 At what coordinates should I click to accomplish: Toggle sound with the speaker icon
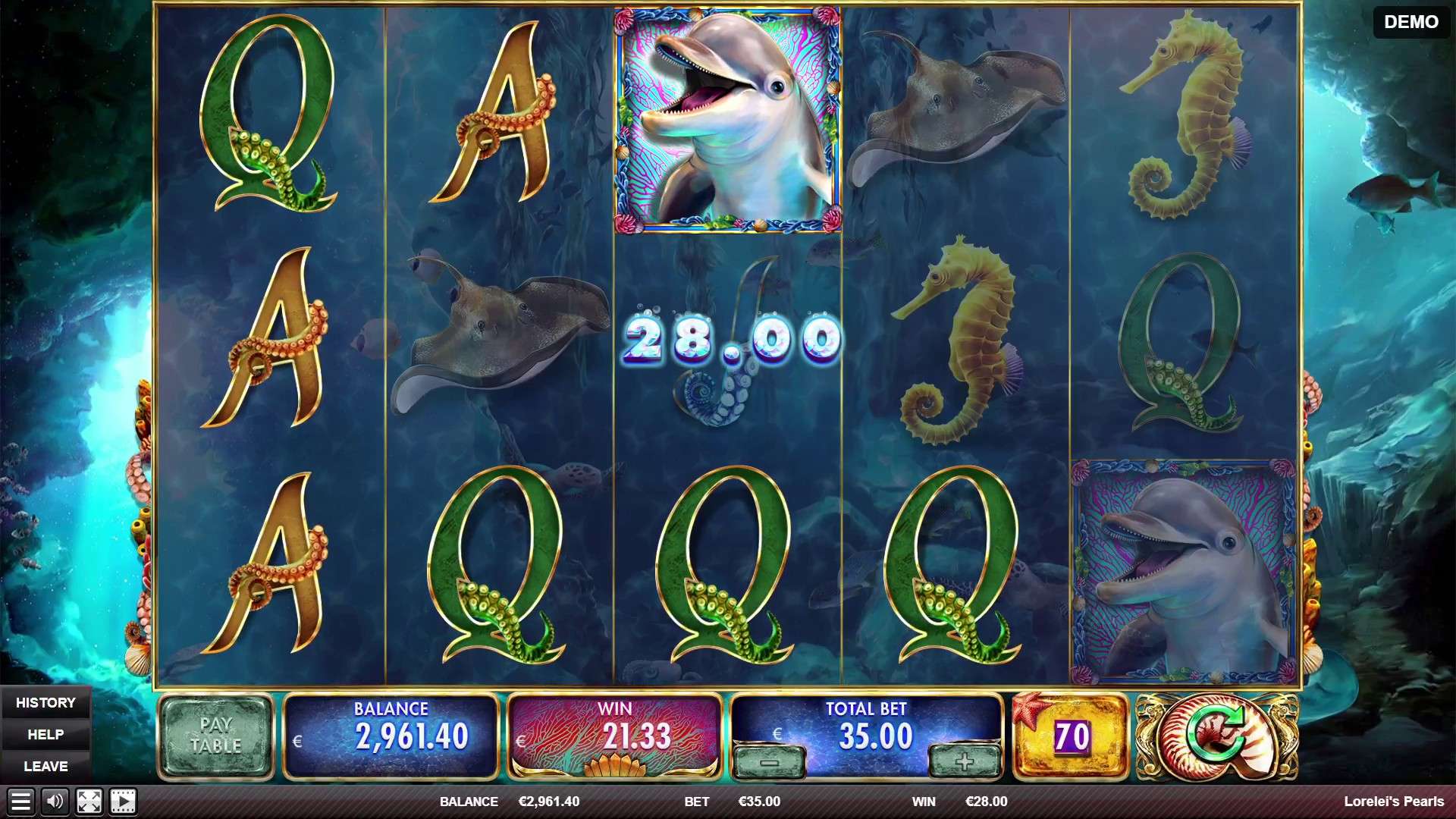55,802
